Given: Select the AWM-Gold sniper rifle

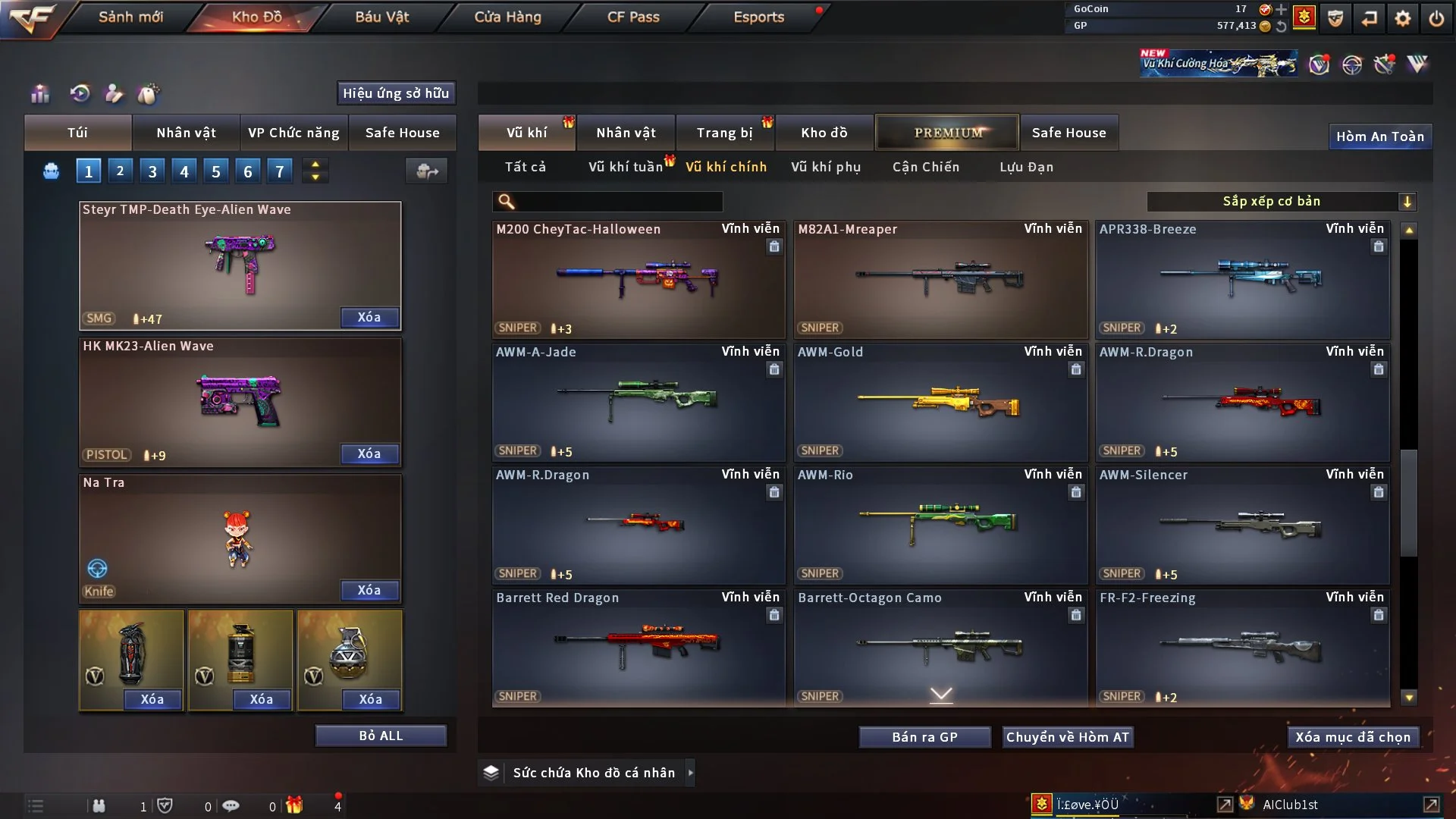Looking at the screenshot, I should click(x=940, y=402).
